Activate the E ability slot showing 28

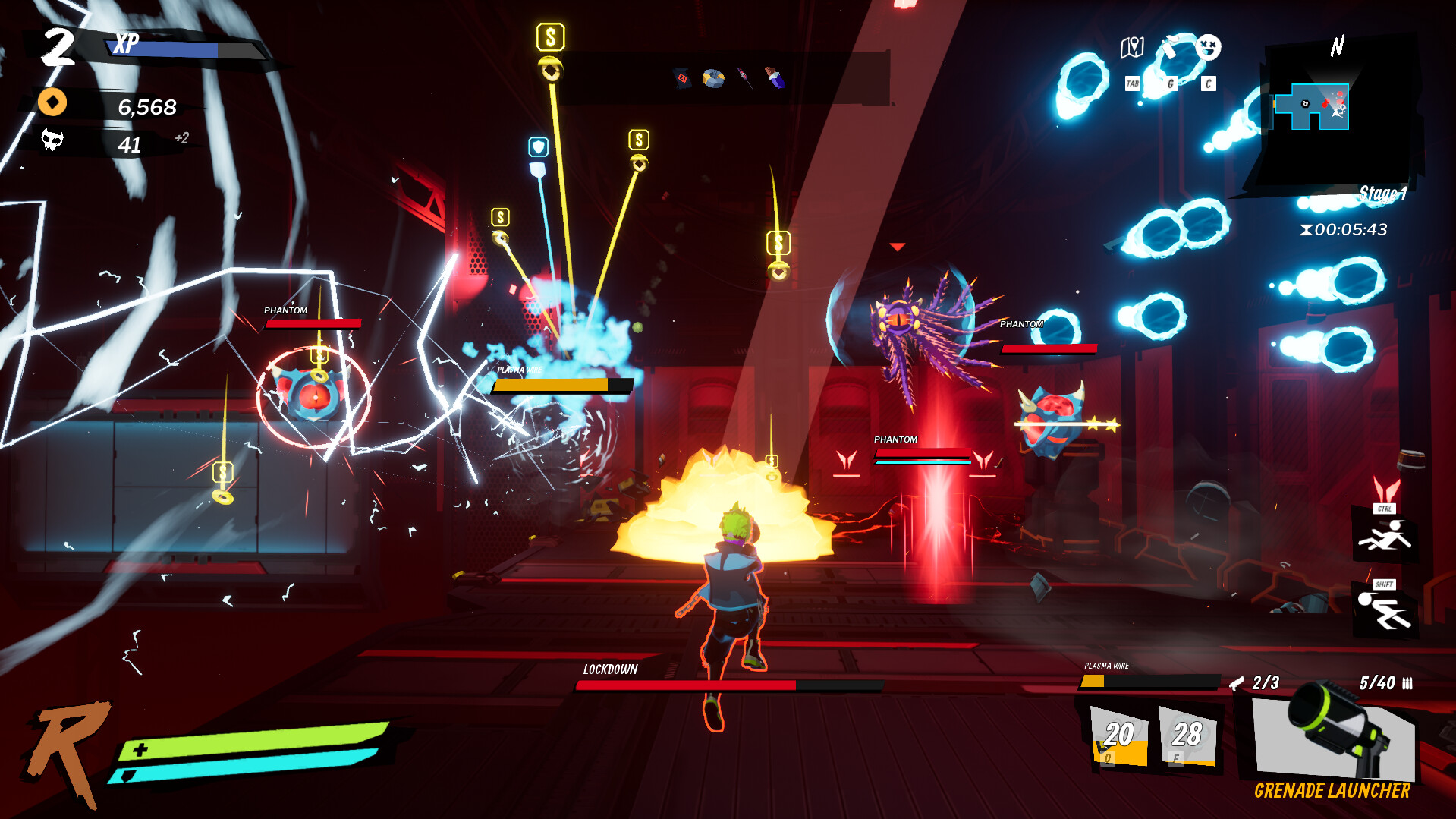pos(1187,736)
